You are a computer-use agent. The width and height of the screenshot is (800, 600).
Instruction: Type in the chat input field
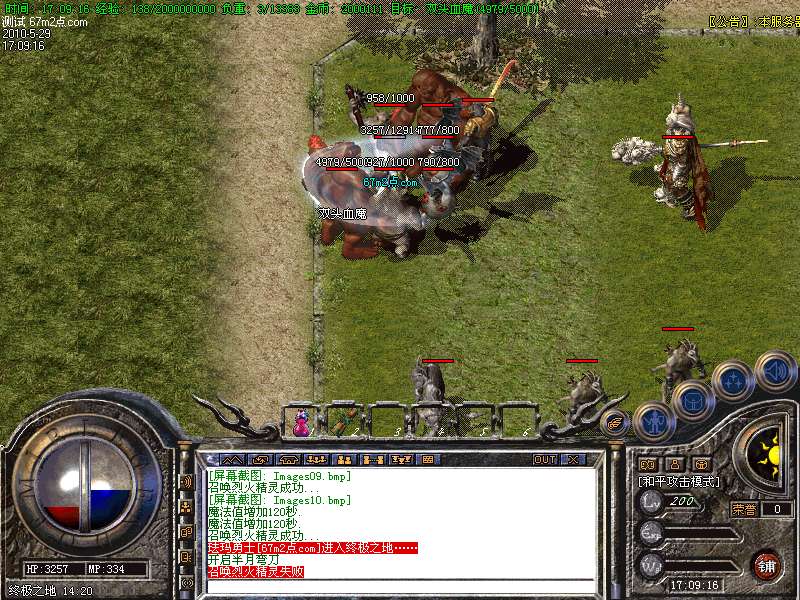pyautogui.click(x=400, y=585)
